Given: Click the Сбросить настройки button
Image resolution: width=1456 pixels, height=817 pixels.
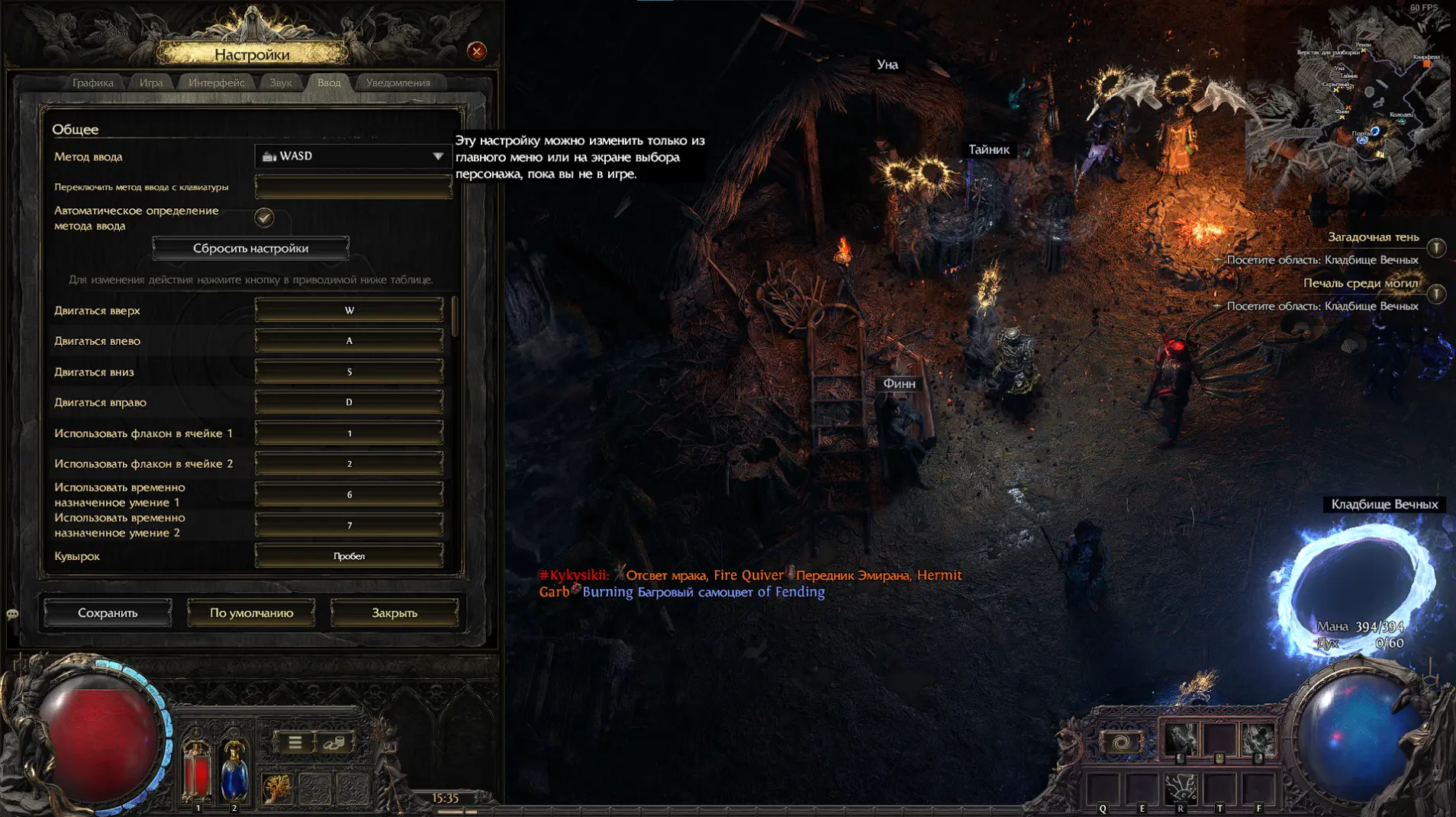Looking at the screenshot, I should pyautogui.click(x=250, y=248).
